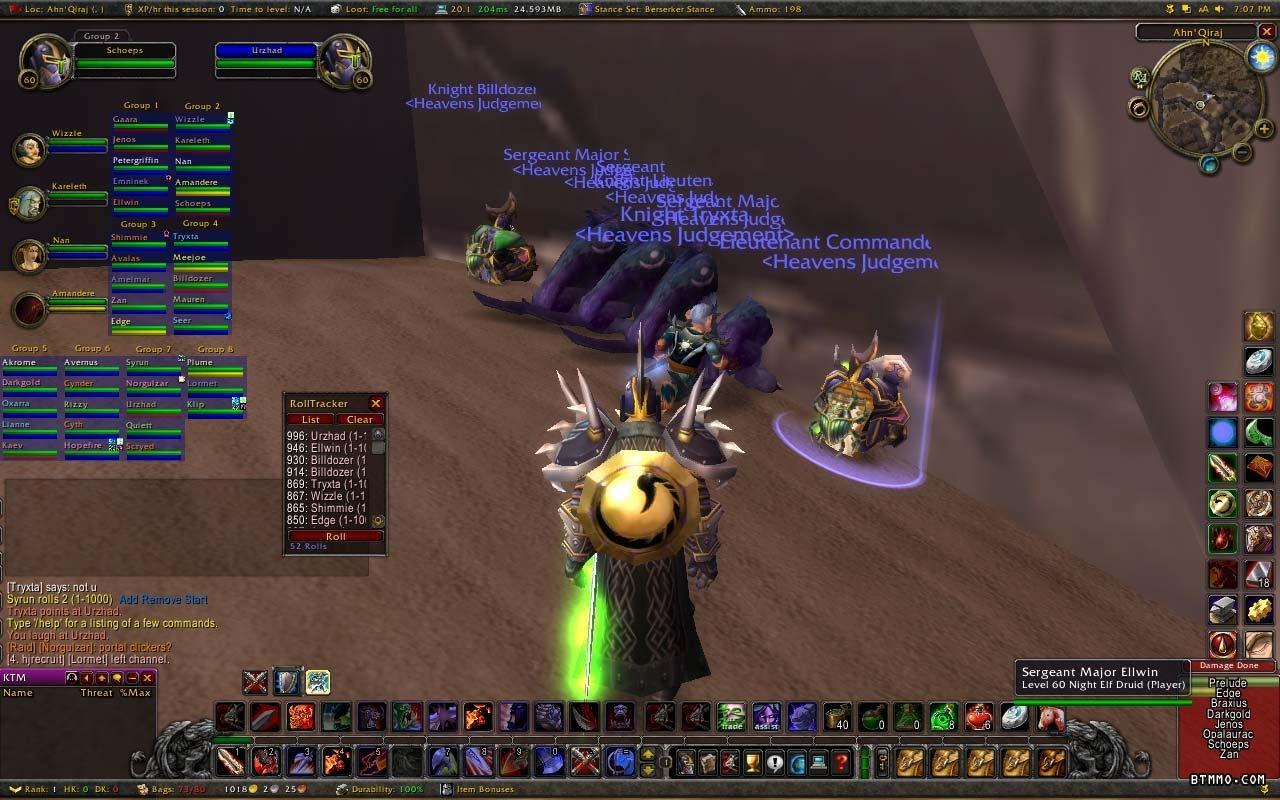Zoom out the minimap with minus button
Image resolution: width=1280 pixels, height=800 pixels.
pyautogui.click(x=1241, y=153)
